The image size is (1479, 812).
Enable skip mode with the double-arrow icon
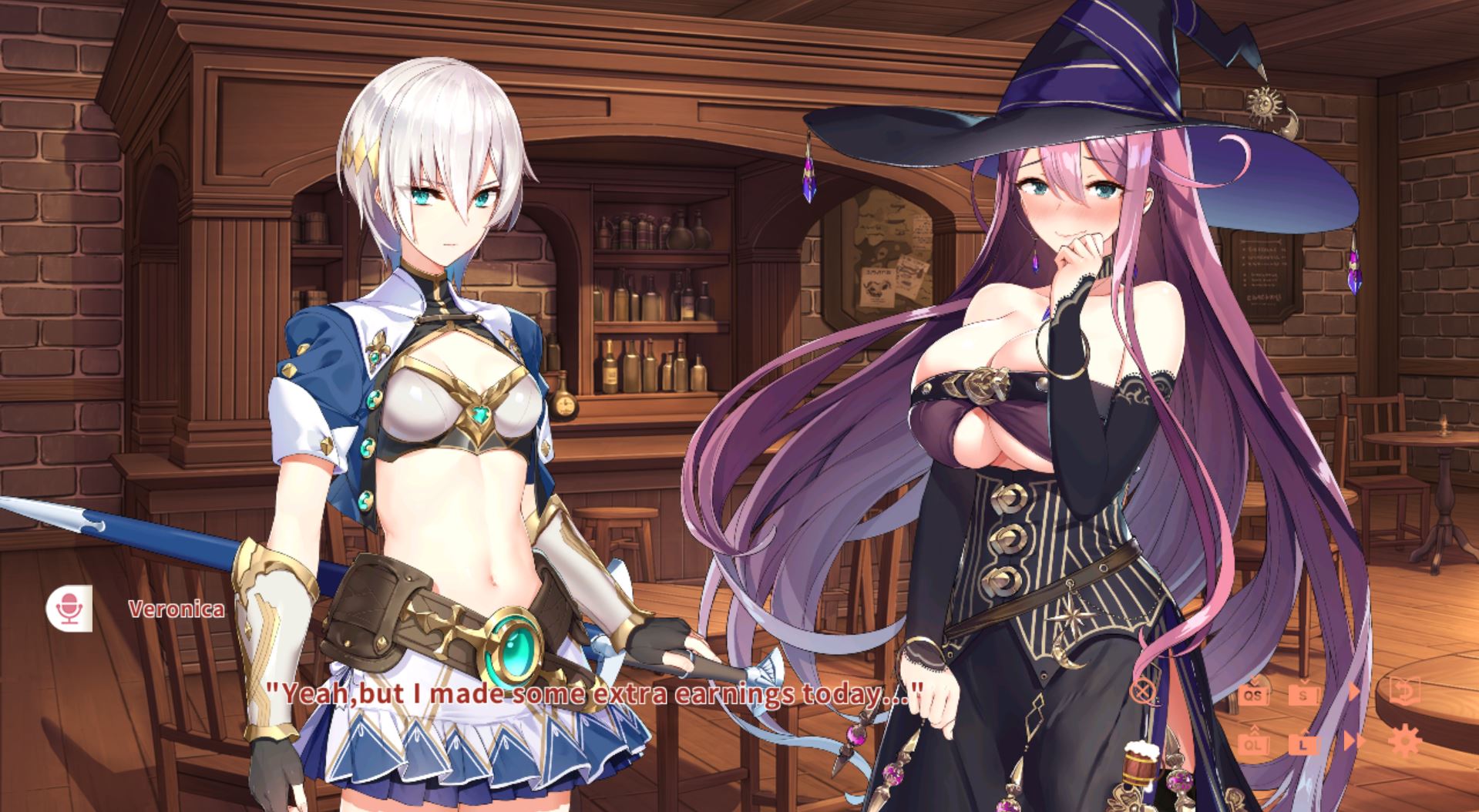[x=1354, y=741]
